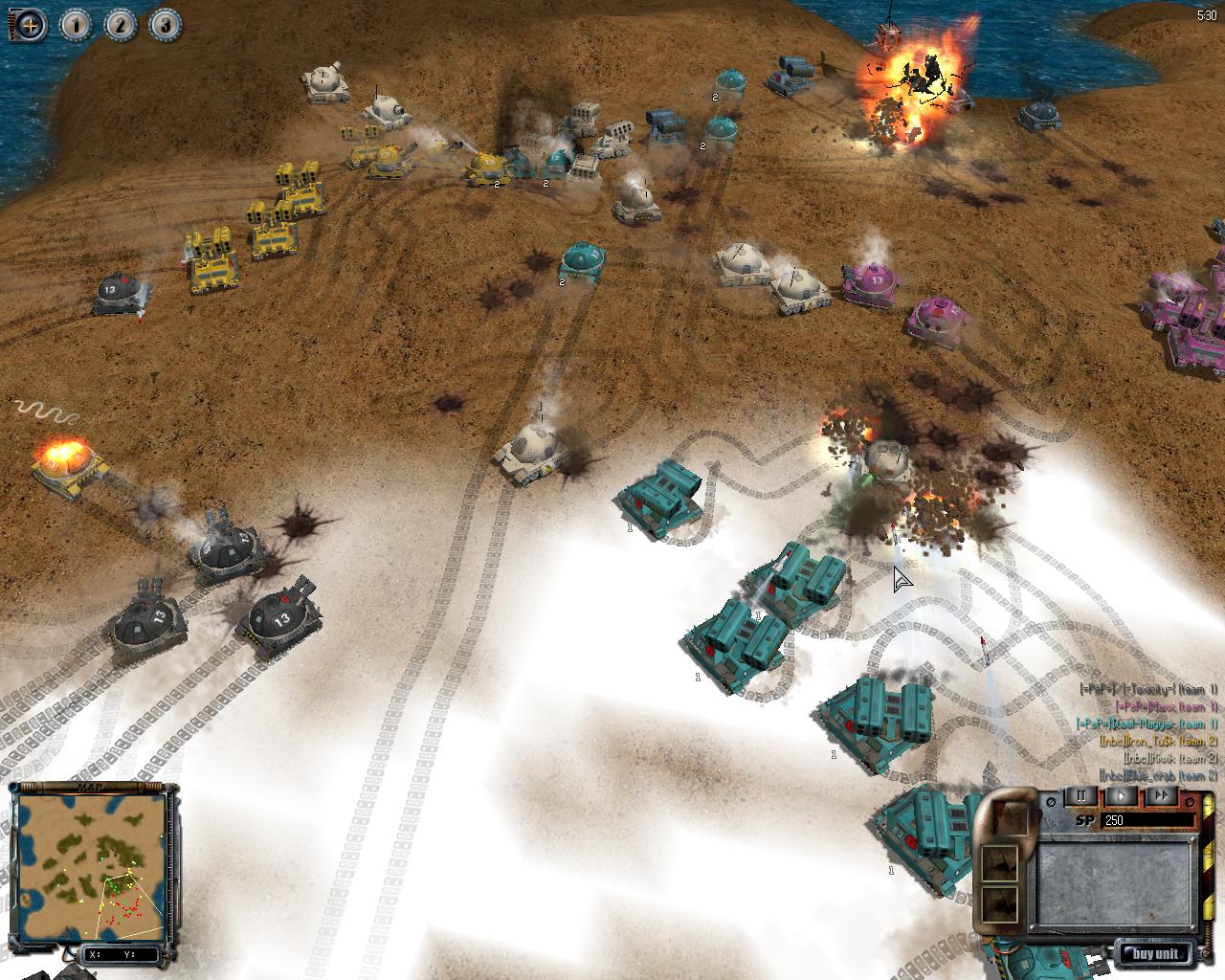Click the crosshair button in the top corner
Image resolution: width=1225 pixels, height=980 pixels.
(30, 25)
